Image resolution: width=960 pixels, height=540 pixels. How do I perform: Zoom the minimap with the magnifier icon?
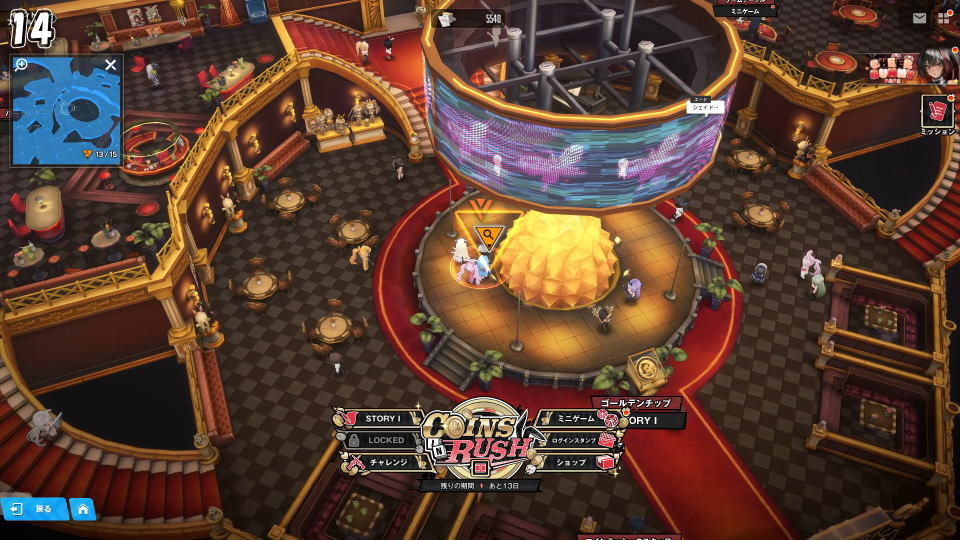(22, 65)
